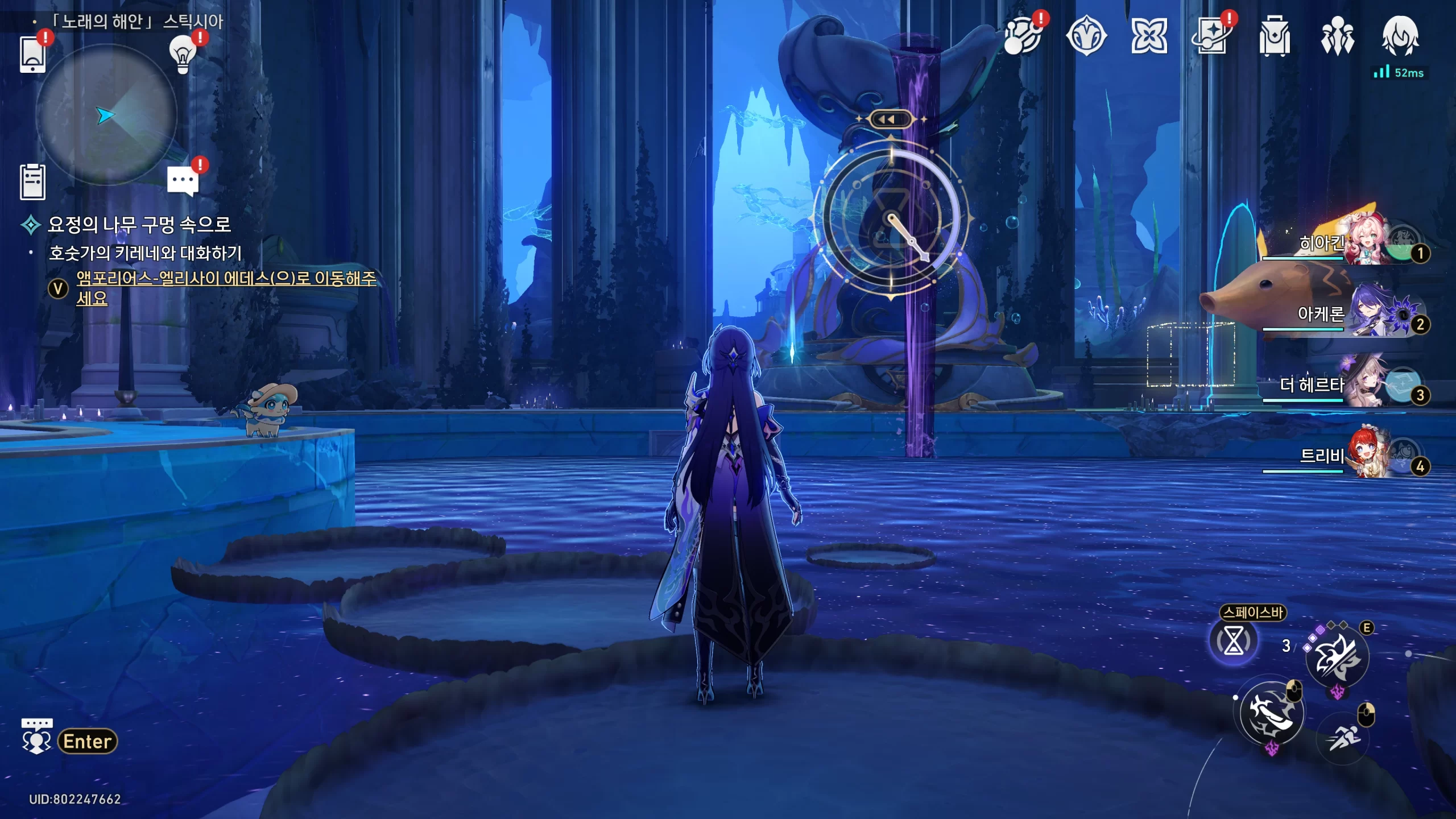
Task: Select the tracked quest 요정의 나무 구멍 속으로
Action: tap(139, 225)
